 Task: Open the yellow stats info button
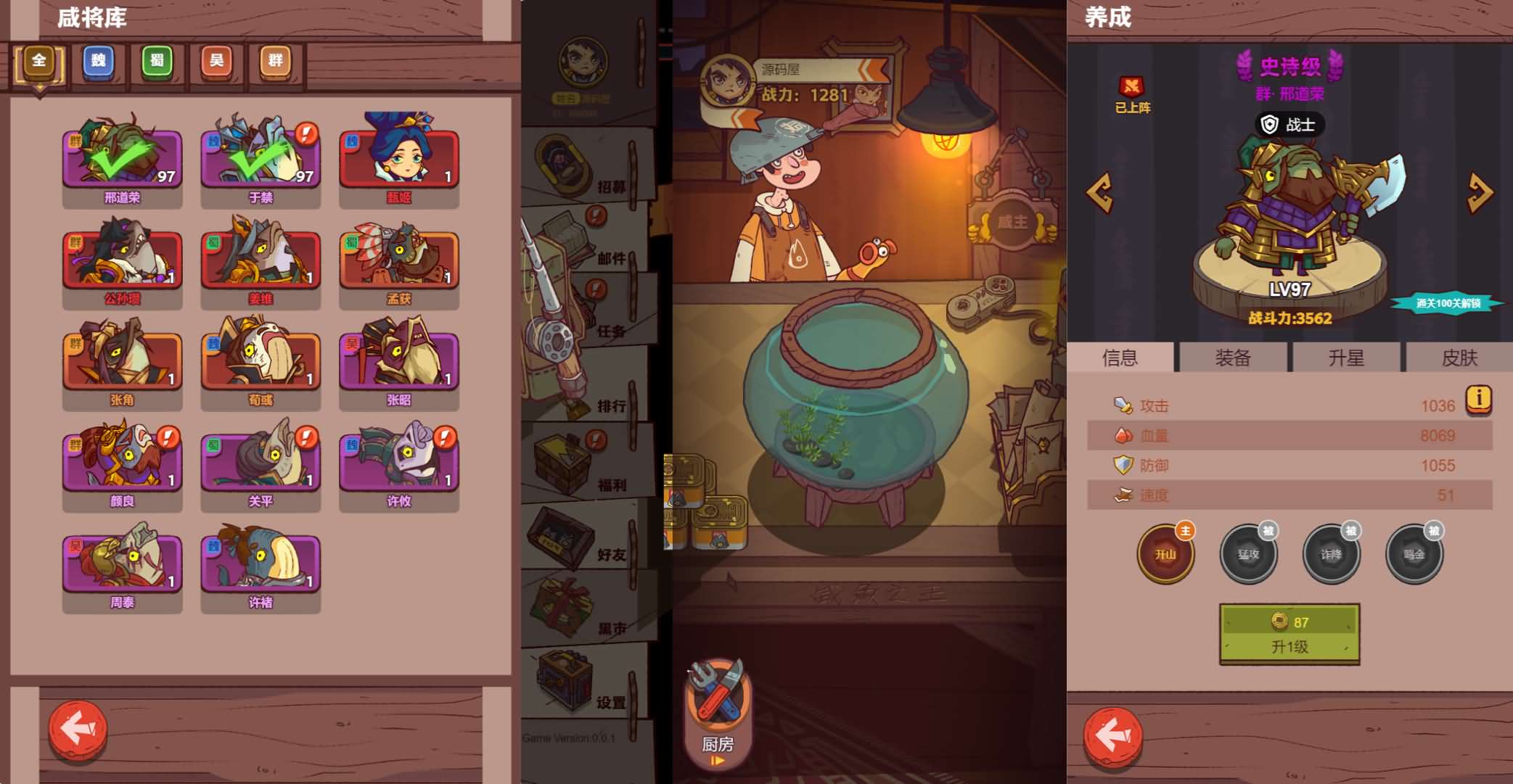tap(1479, 398)
